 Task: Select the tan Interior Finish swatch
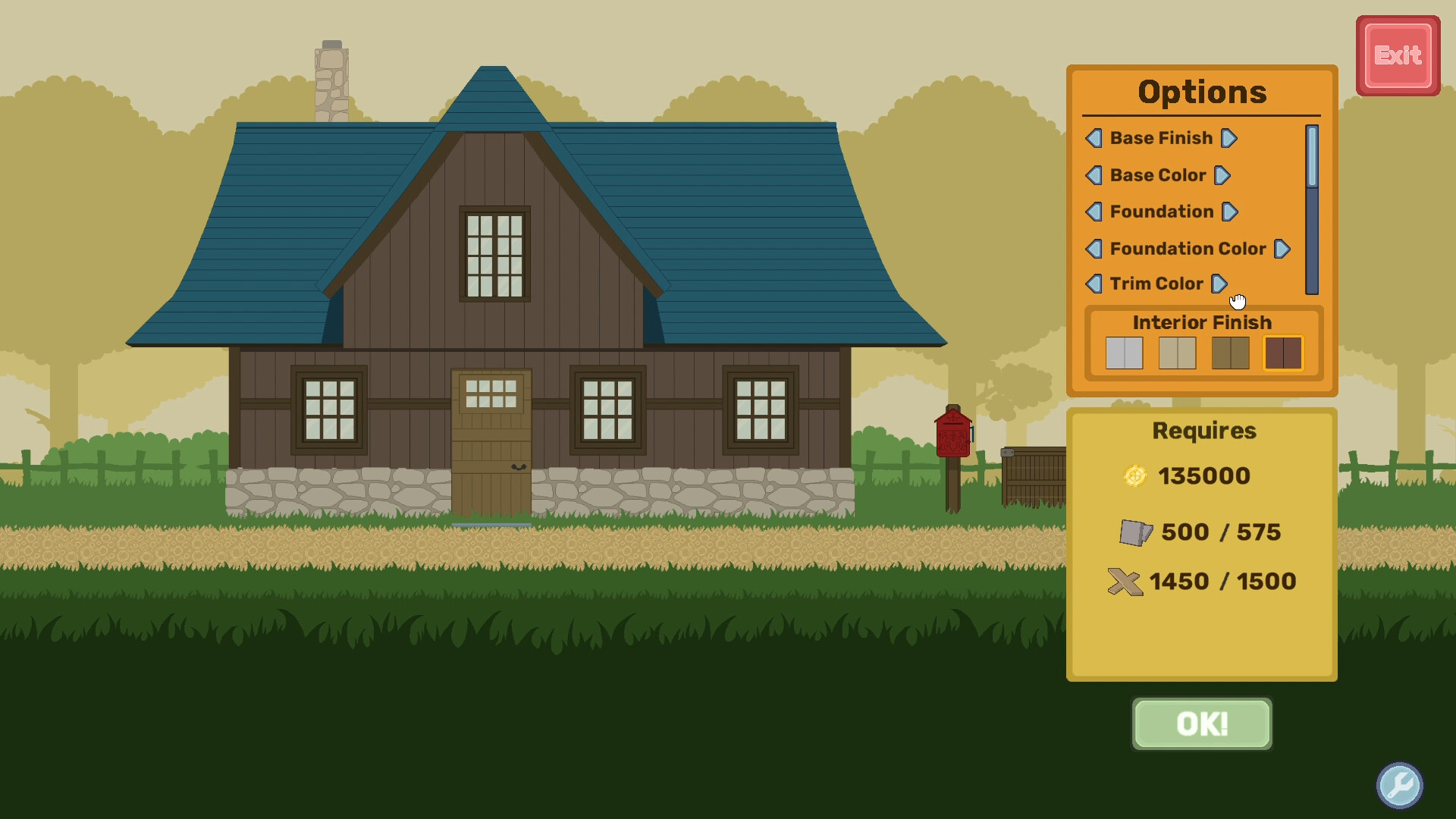pos(1177,353)
